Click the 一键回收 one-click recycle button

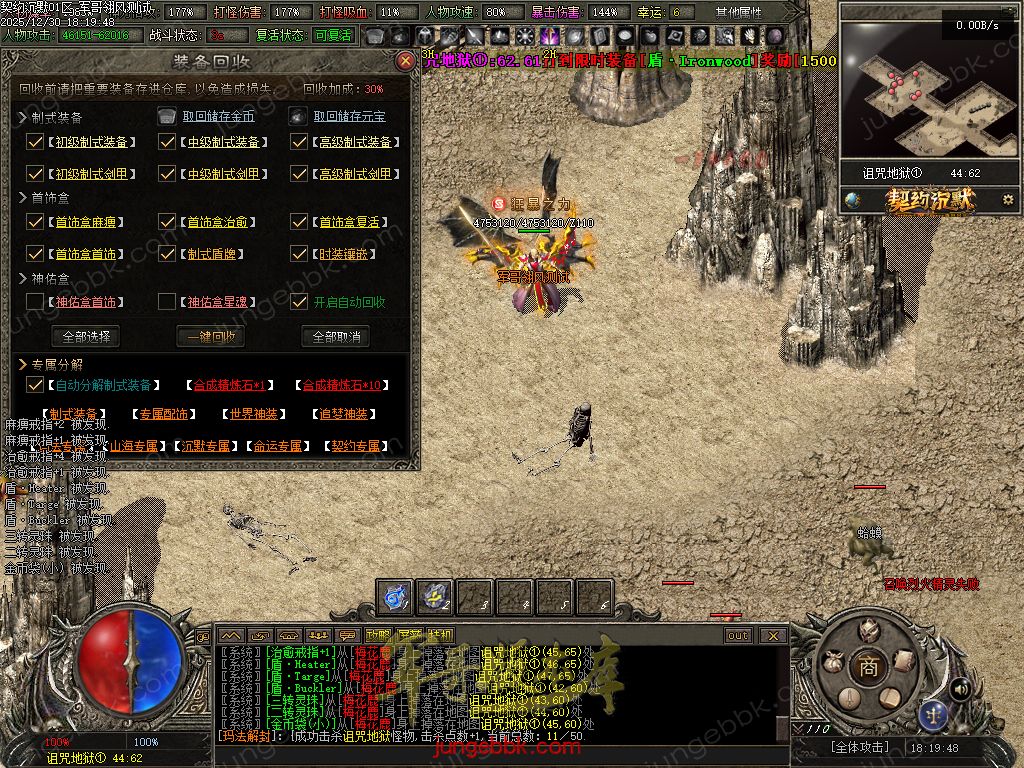(x=210, y=336)
